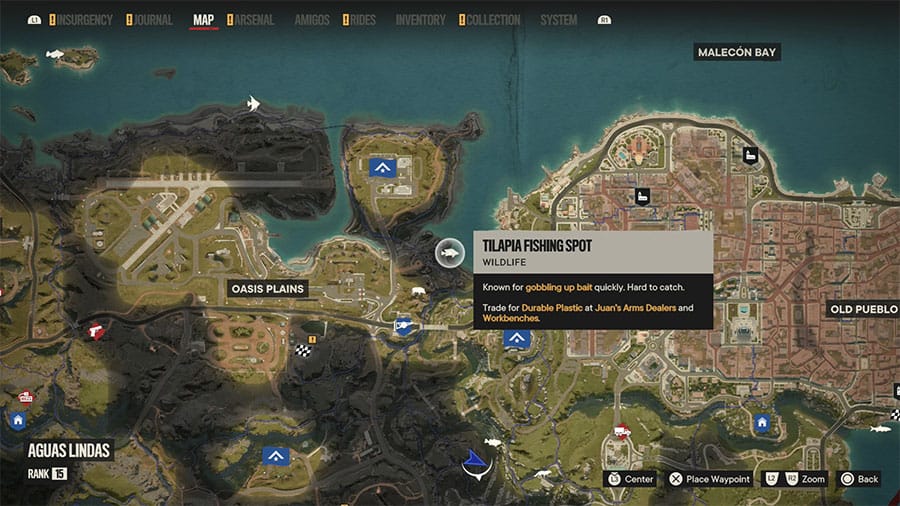Select the blue player arrow on the map

click(x=474, y=462)
